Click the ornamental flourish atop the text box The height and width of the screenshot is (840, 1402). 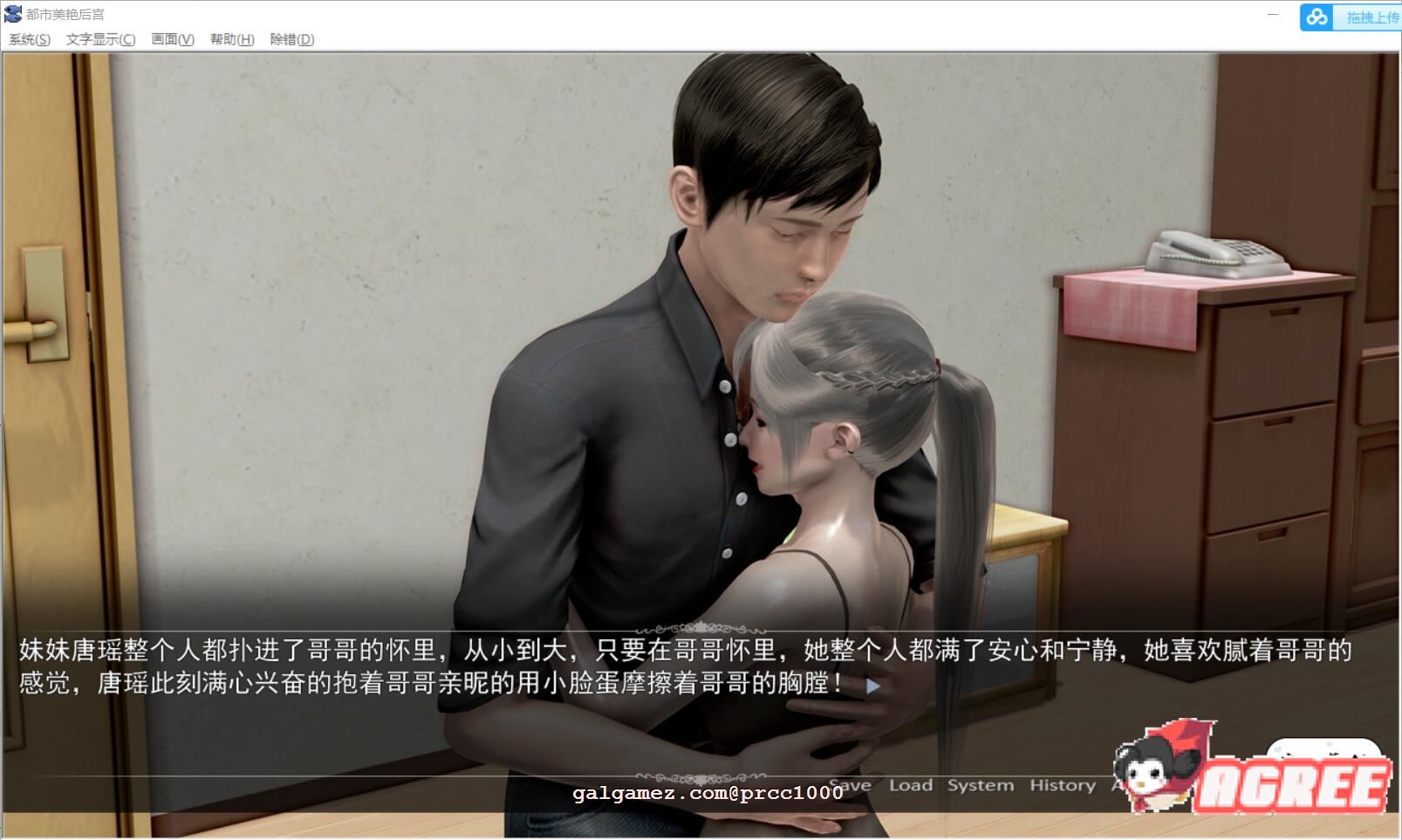tap(701, 625)
